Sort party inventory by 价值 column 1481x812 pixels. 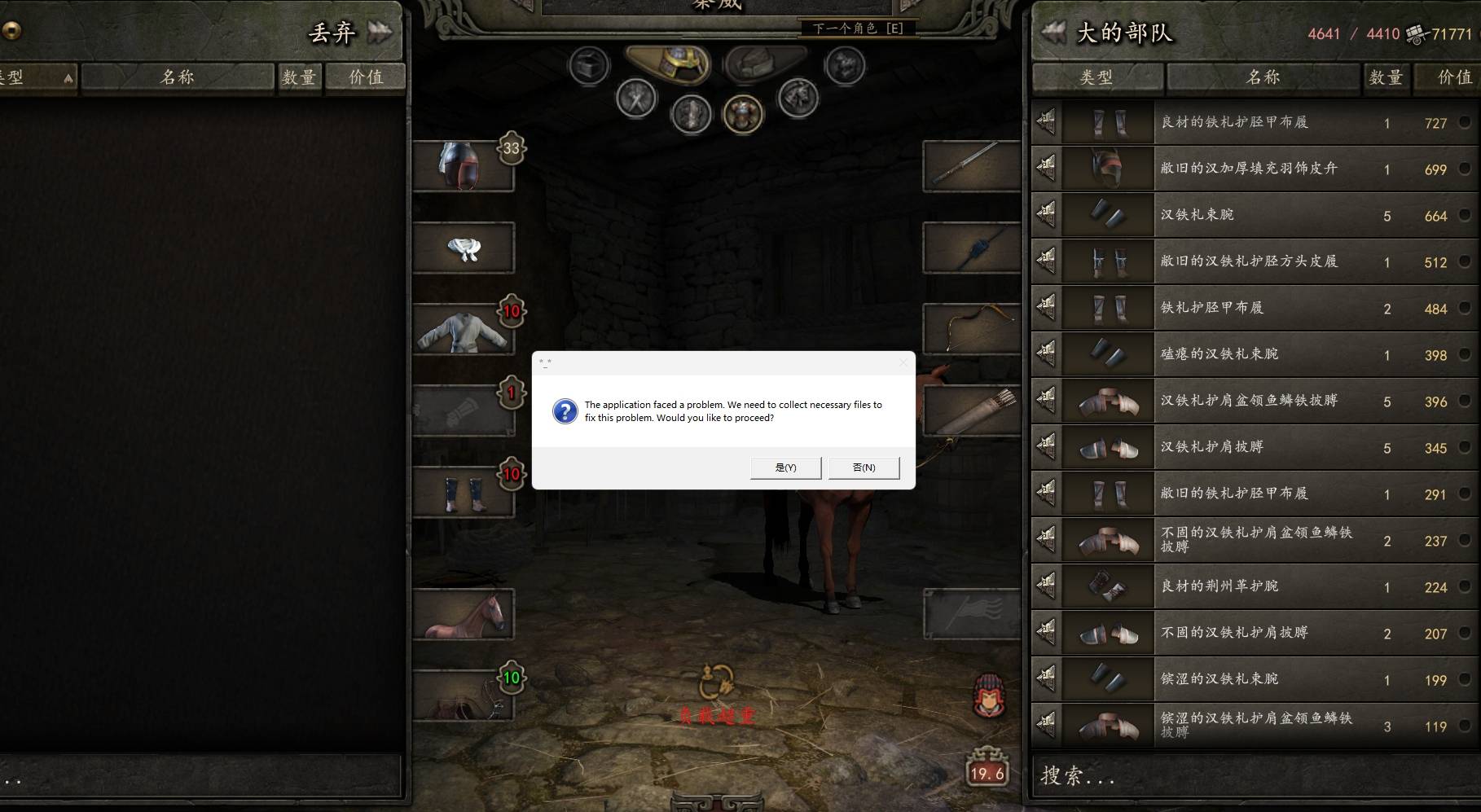click(1454, 77)
